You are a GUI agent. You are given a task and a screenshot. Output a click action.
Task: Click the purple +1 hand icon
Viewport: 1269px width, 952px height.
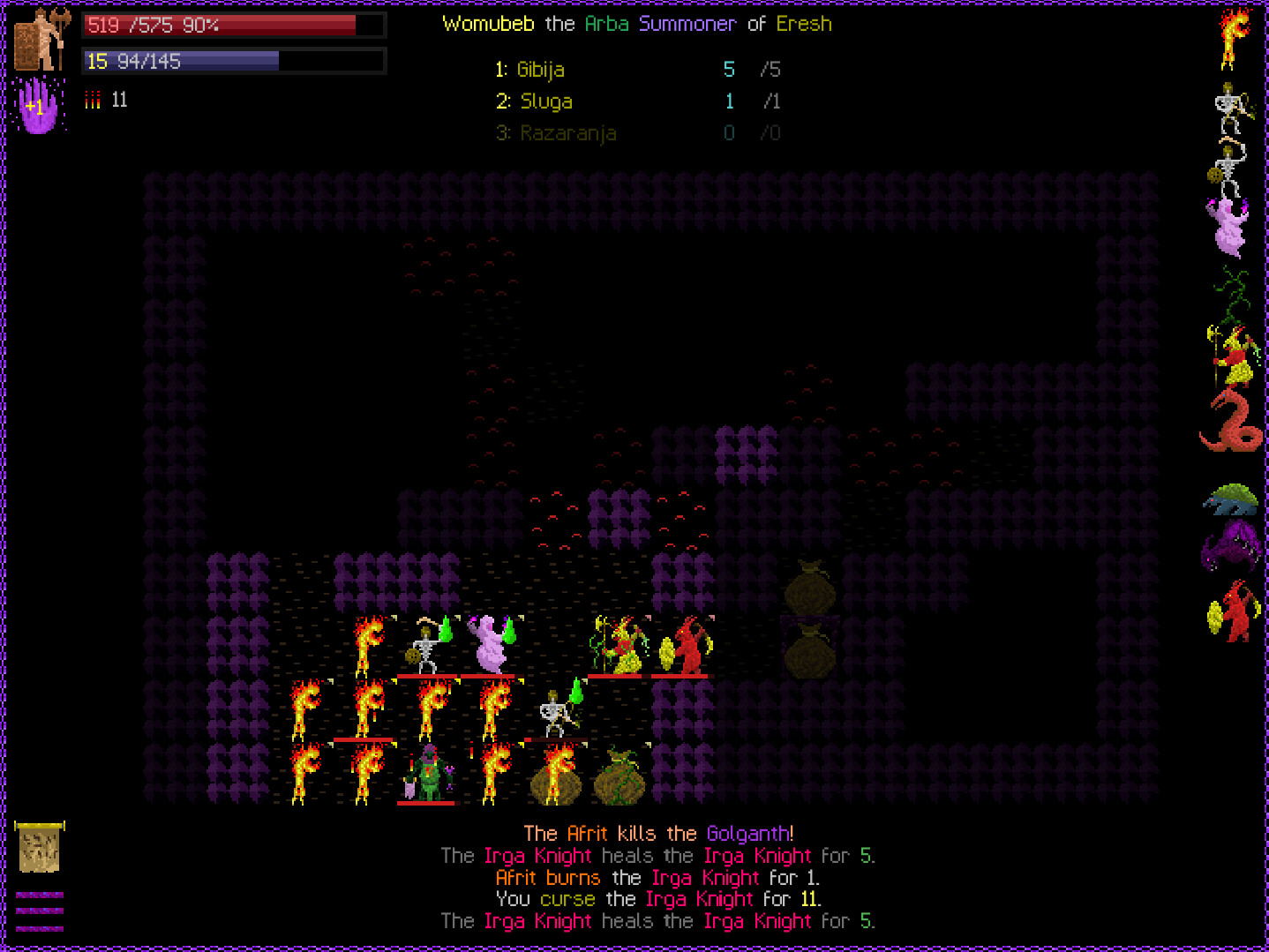point(39,105)
